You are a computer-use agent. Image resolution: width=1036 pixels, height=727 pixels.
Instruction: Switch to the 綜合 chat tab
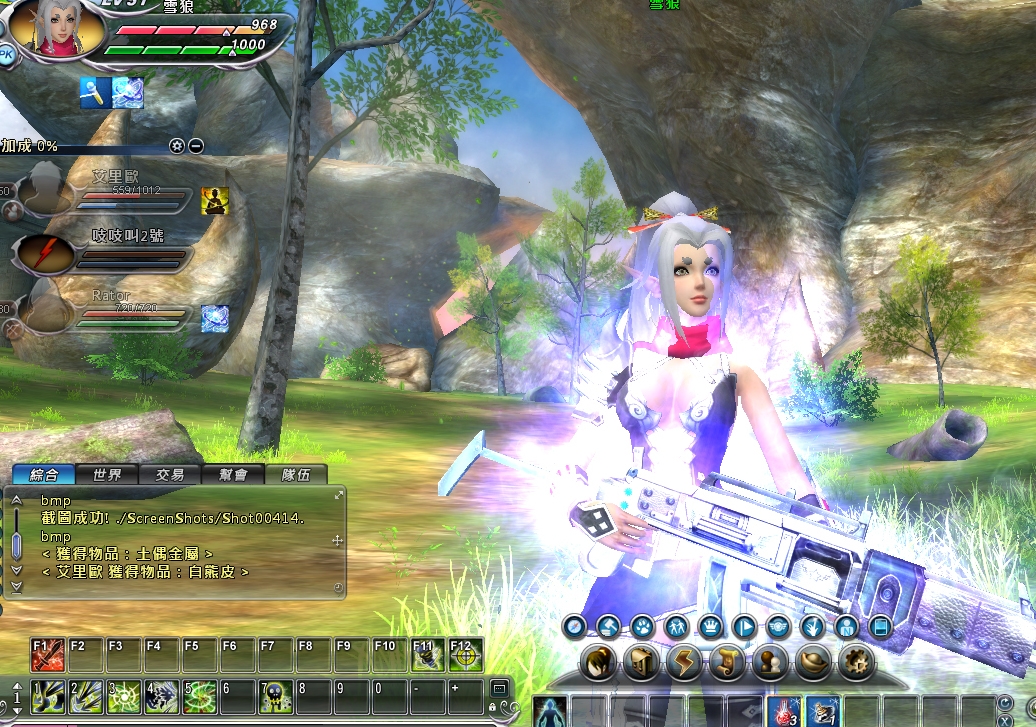click(x=44, y=475)
